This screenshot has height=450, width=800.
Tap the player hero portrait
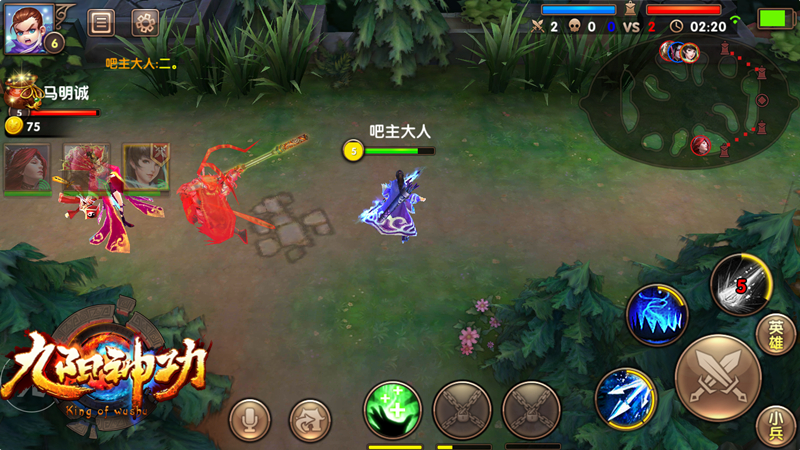click(x=28, y=27)
